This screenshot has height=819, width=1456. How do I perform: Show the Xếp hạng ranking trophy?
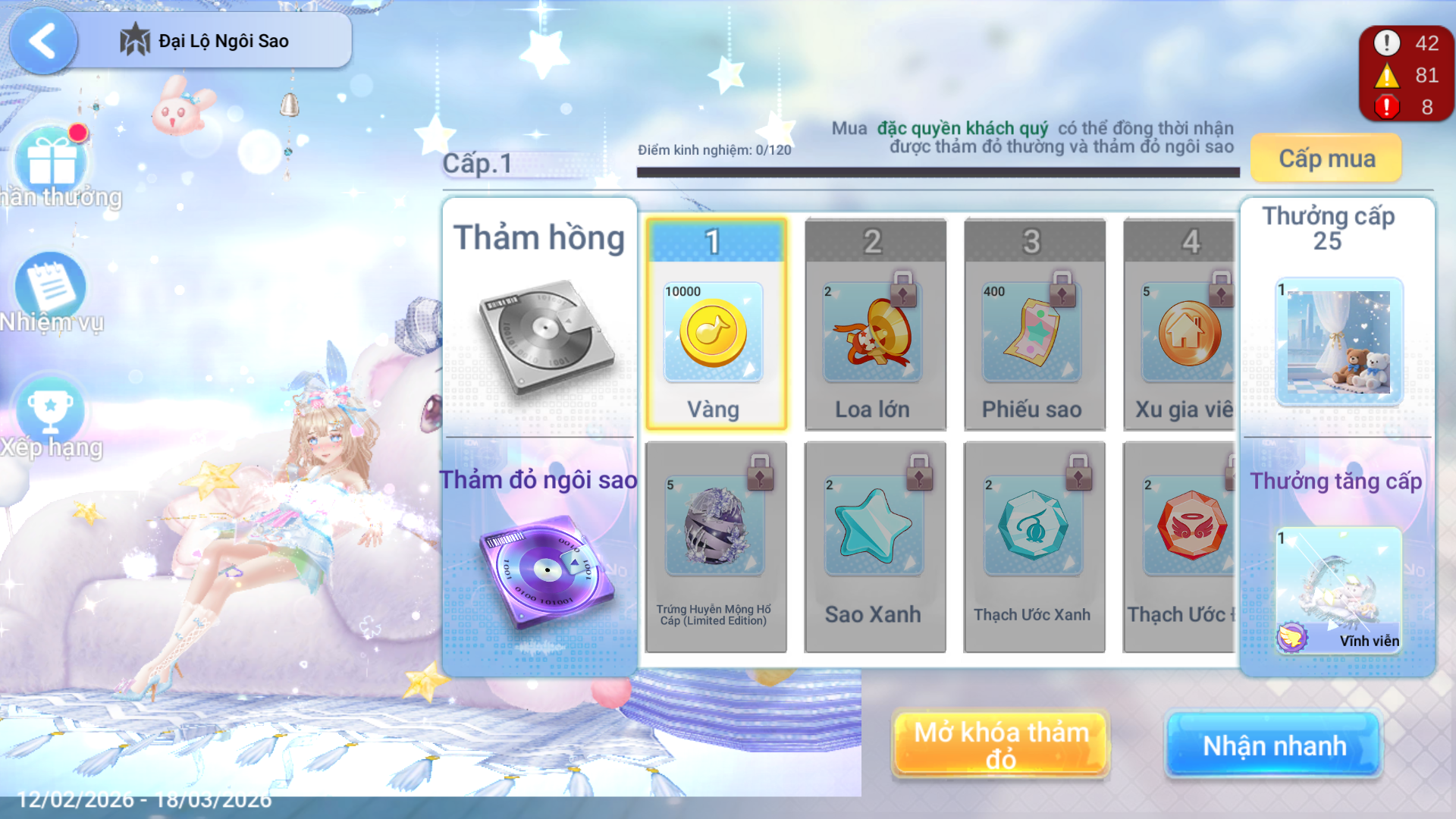50,412
